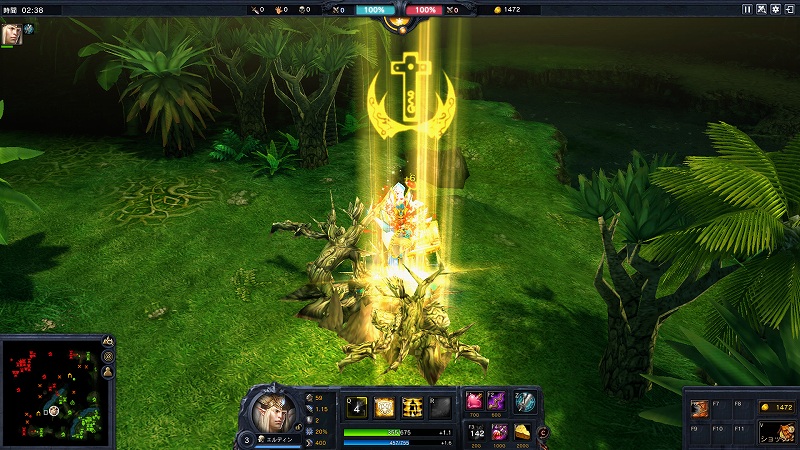Click the round red button beside the cheese item
Screen dimensions: 800x450
click(x=543, y=432)
